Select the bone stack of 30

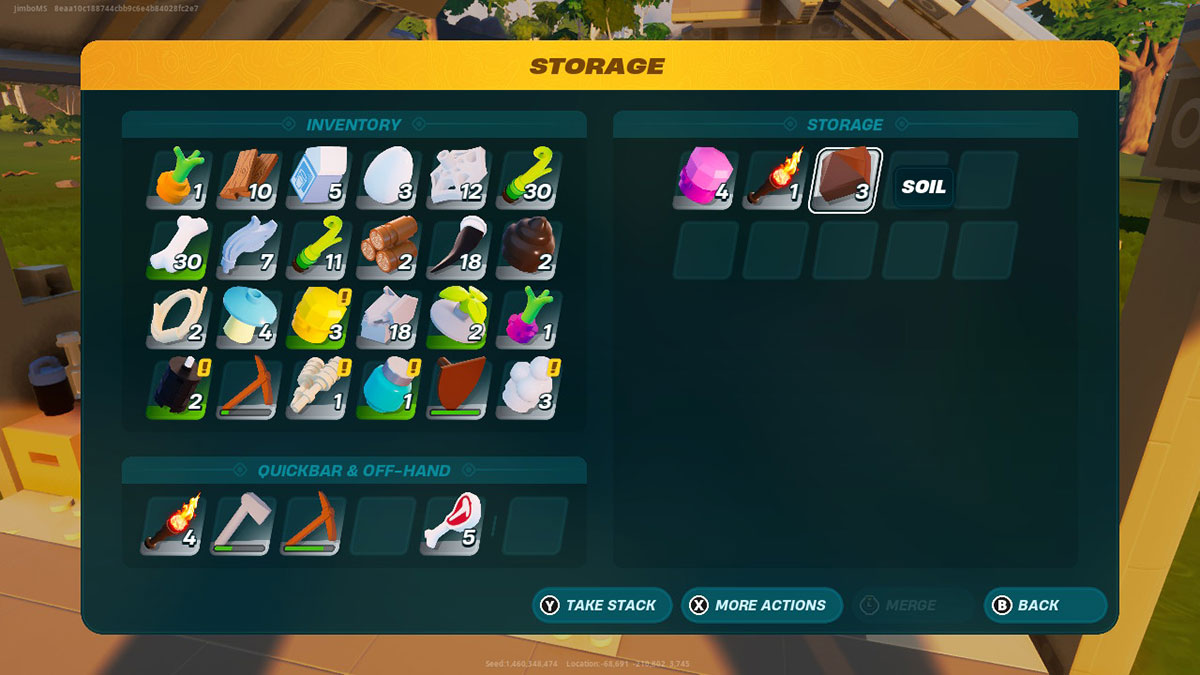(177, 249)
